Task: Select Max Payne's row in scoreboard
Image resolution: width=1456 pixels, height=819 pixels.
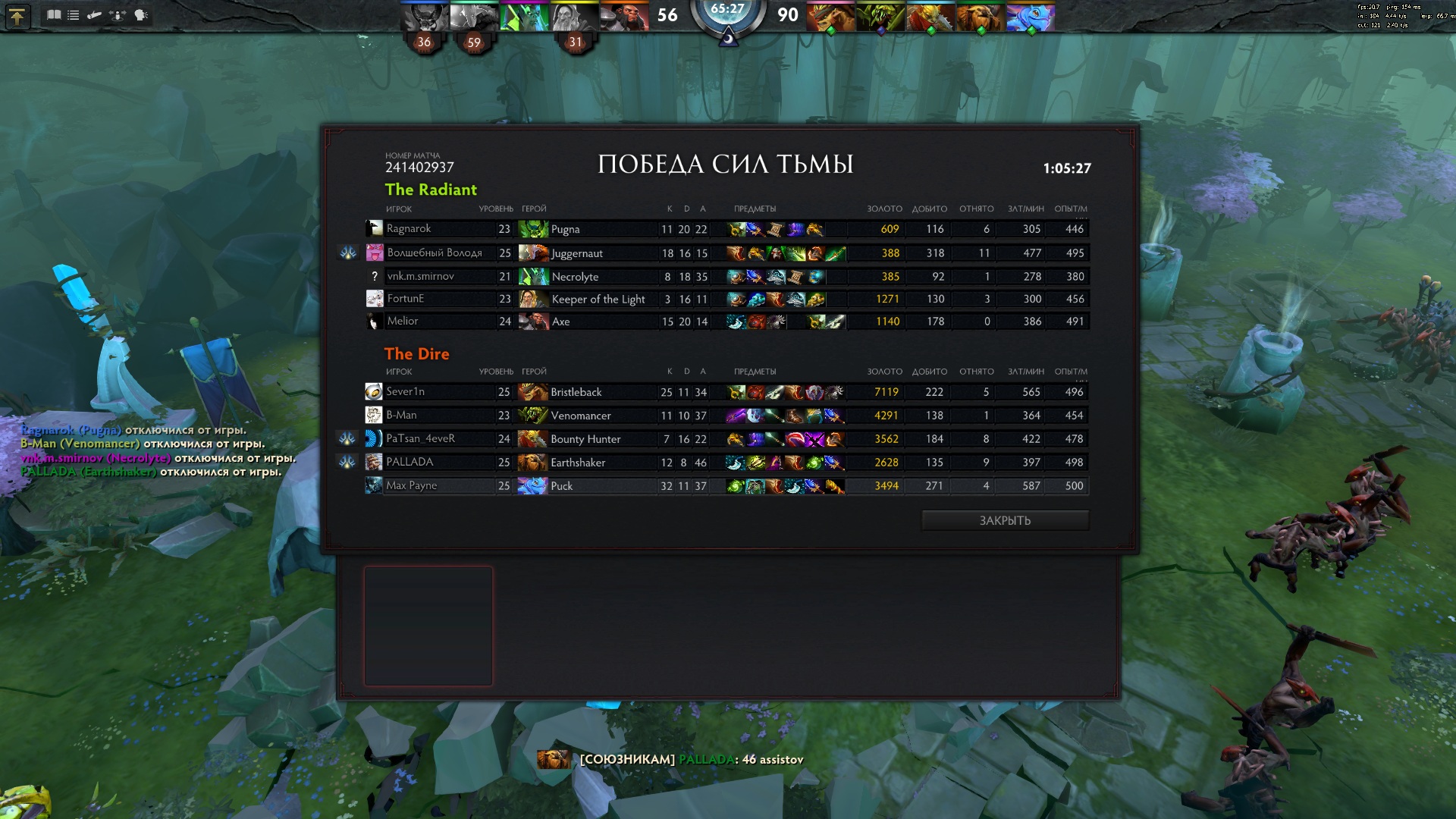Action: [x=726, y=485]
